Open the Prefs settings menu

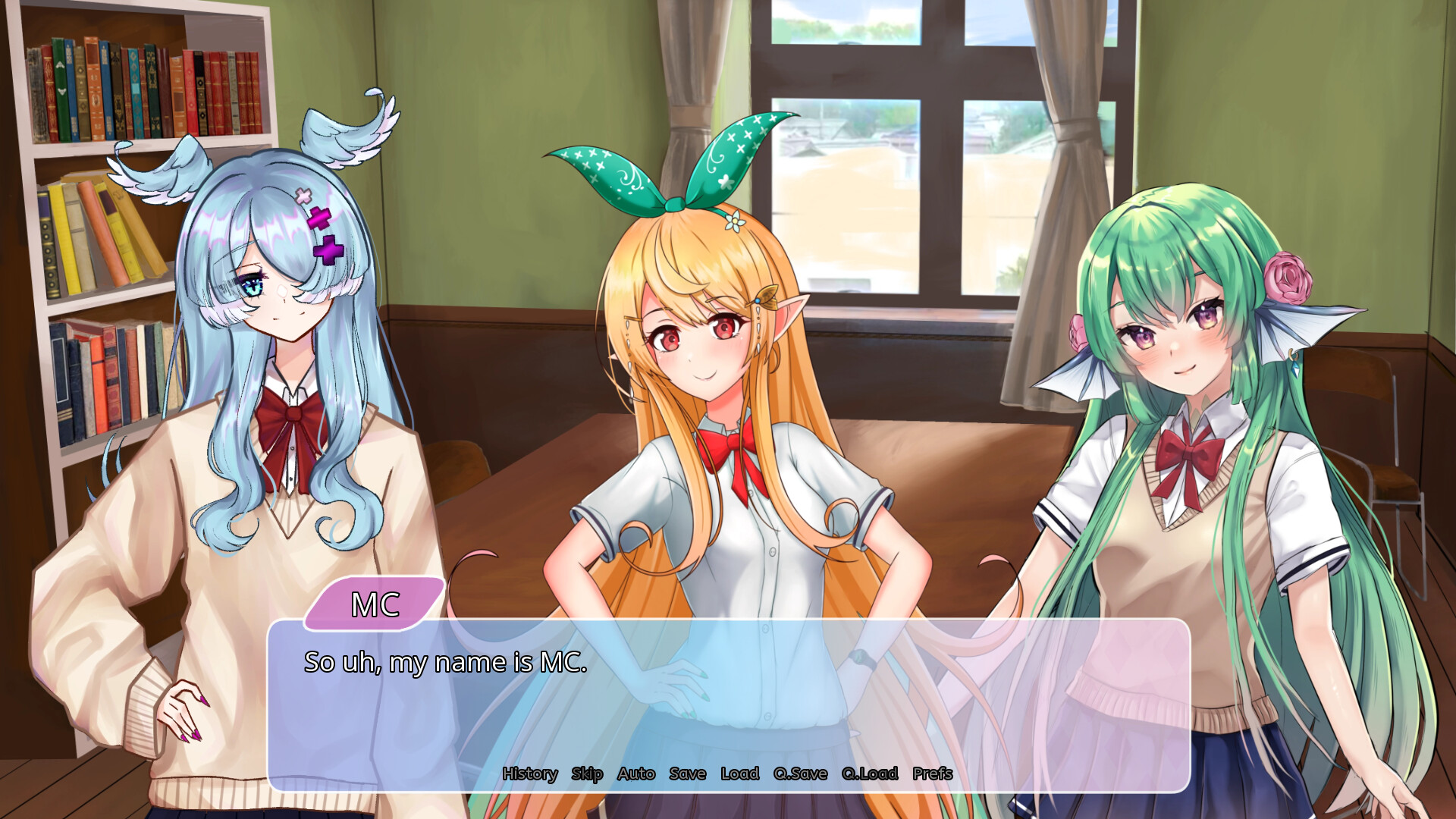[x=931, y=774]
